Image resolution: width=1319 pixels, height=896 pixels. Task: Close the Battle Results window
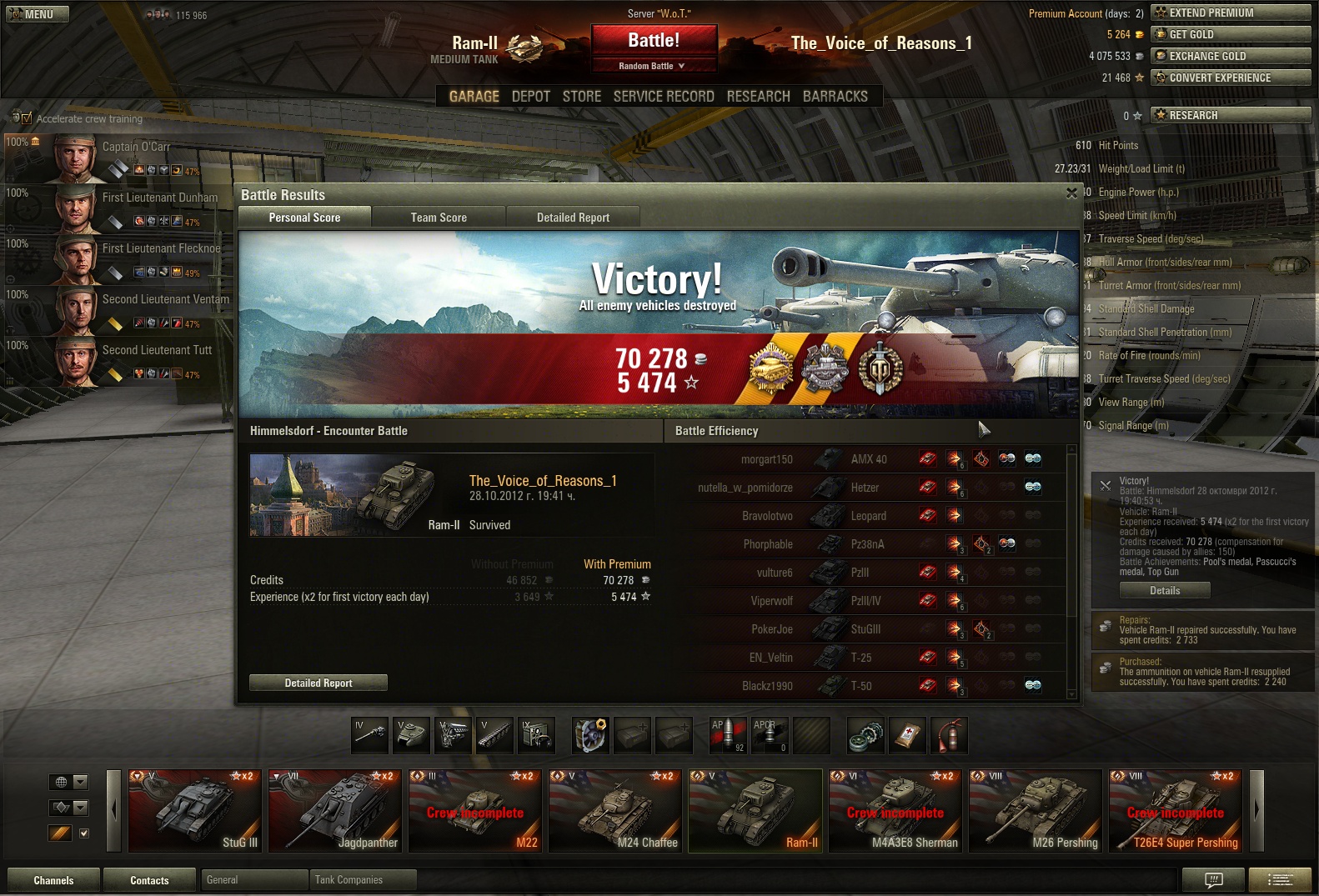tap(1071, 193)
